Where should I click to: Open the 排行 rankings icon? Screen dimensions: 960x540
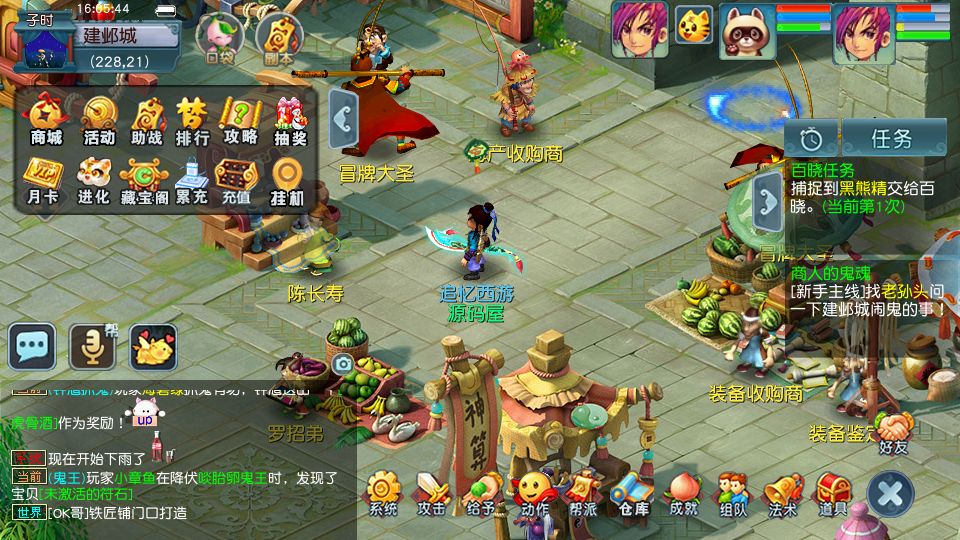point(192,119)
